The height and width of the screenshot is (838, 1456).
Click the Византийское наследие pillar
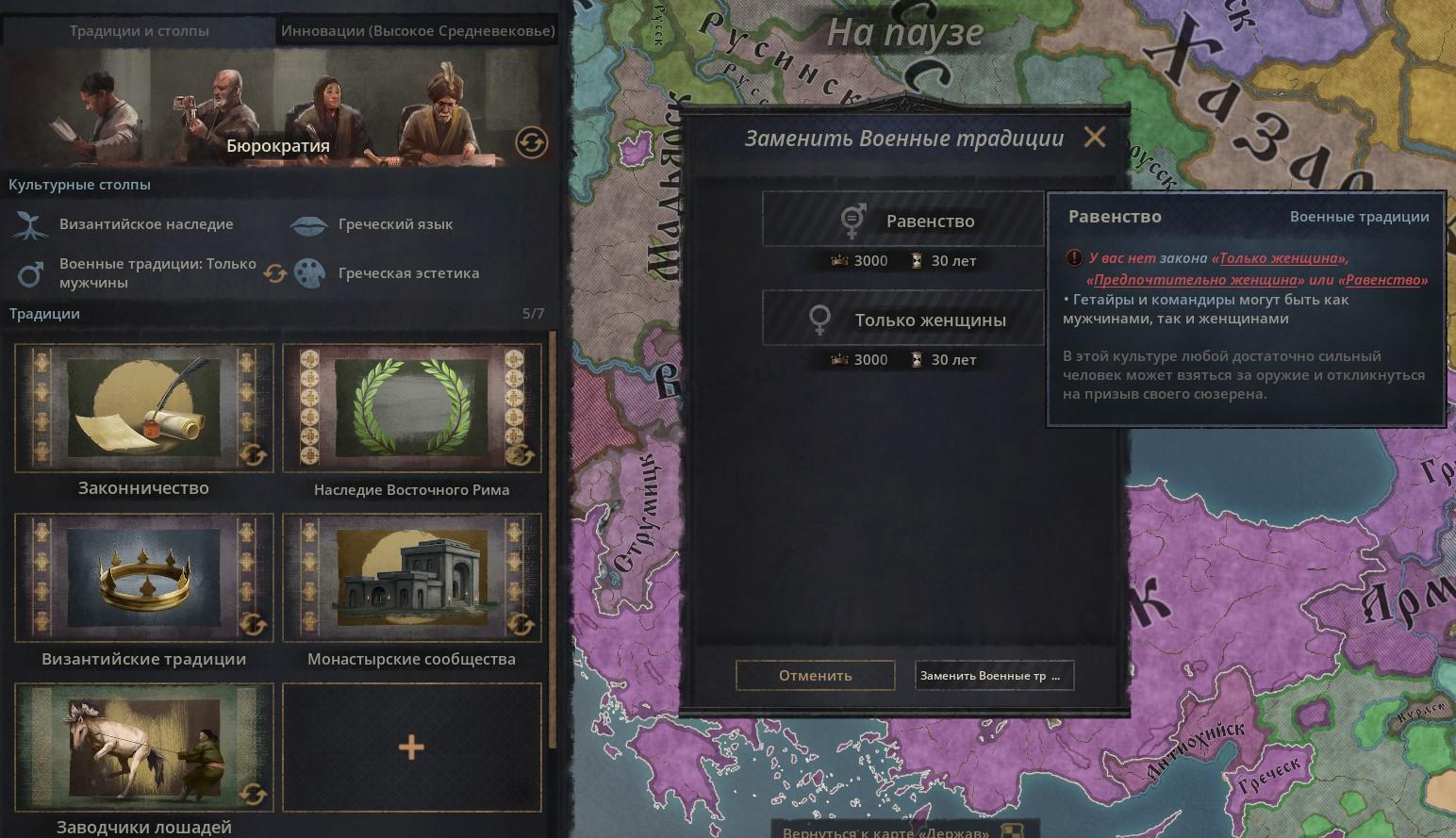145,224
